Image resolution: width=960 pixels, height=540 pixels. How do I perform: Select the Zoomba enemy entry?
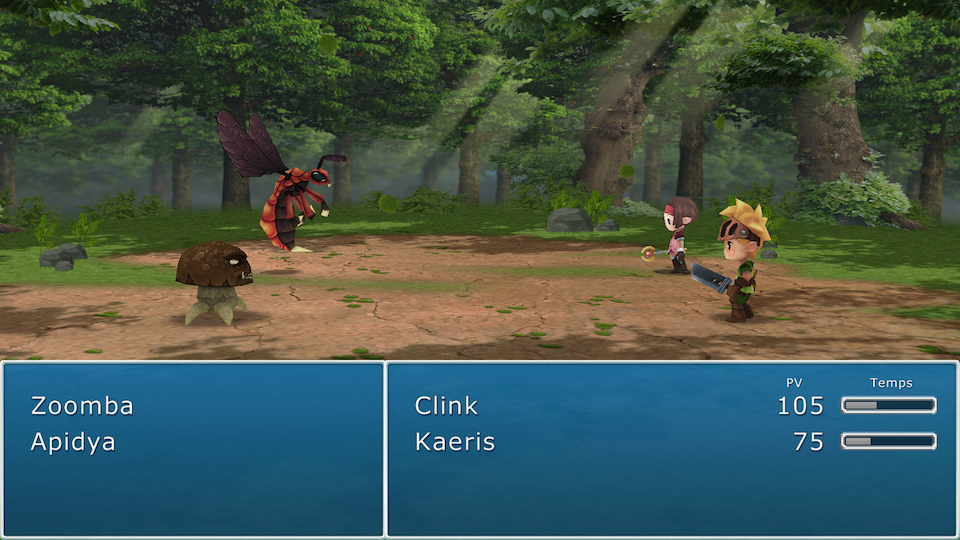[x=82, y=406]
